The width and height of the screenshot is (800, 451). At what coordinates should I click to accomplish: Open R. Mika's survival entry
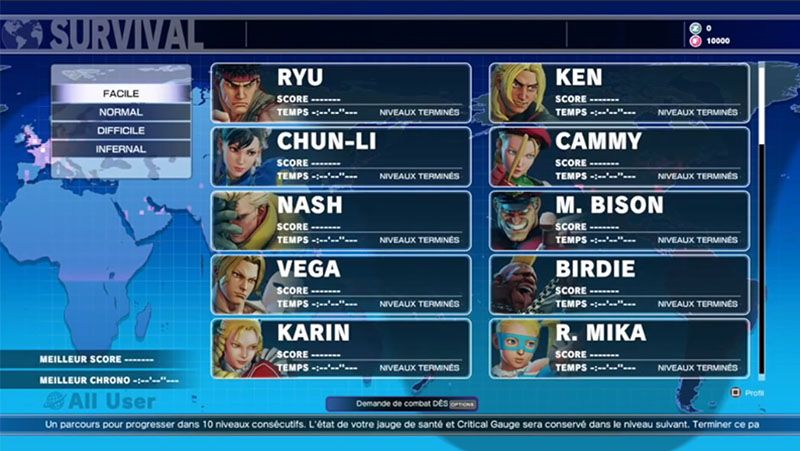pos(619,349)
